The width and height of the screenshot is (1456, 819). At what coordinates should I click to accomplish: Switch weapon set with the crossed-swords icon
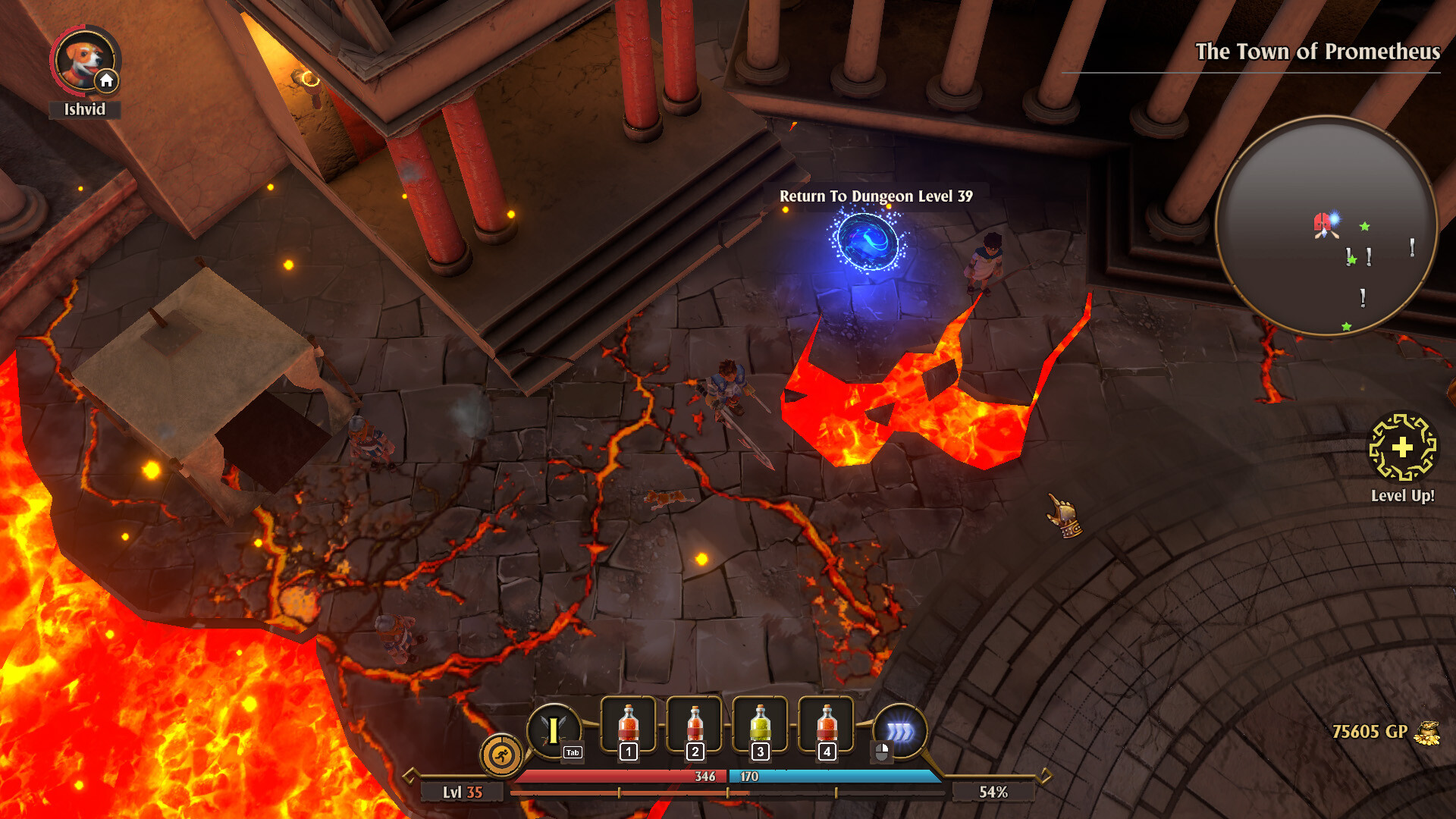coord(554,730)
